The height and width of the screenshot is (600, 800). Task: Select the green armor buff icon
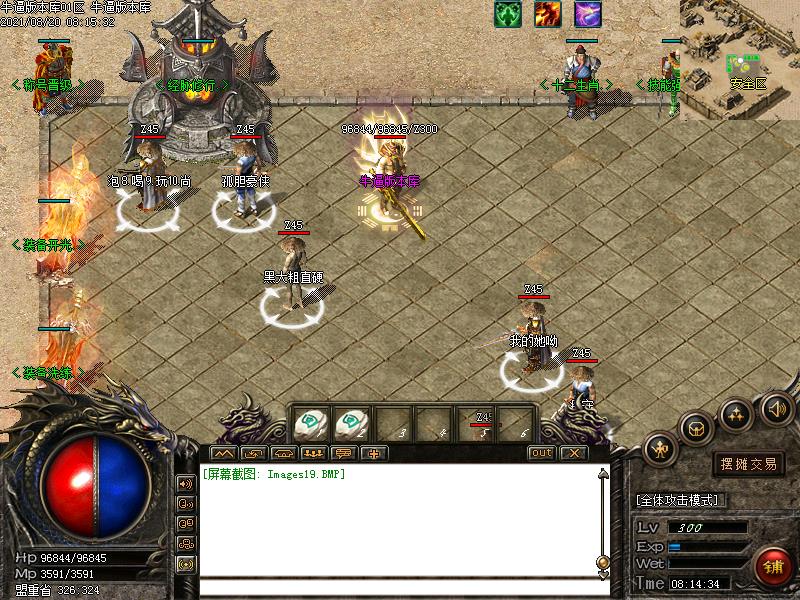pos(508,14)
